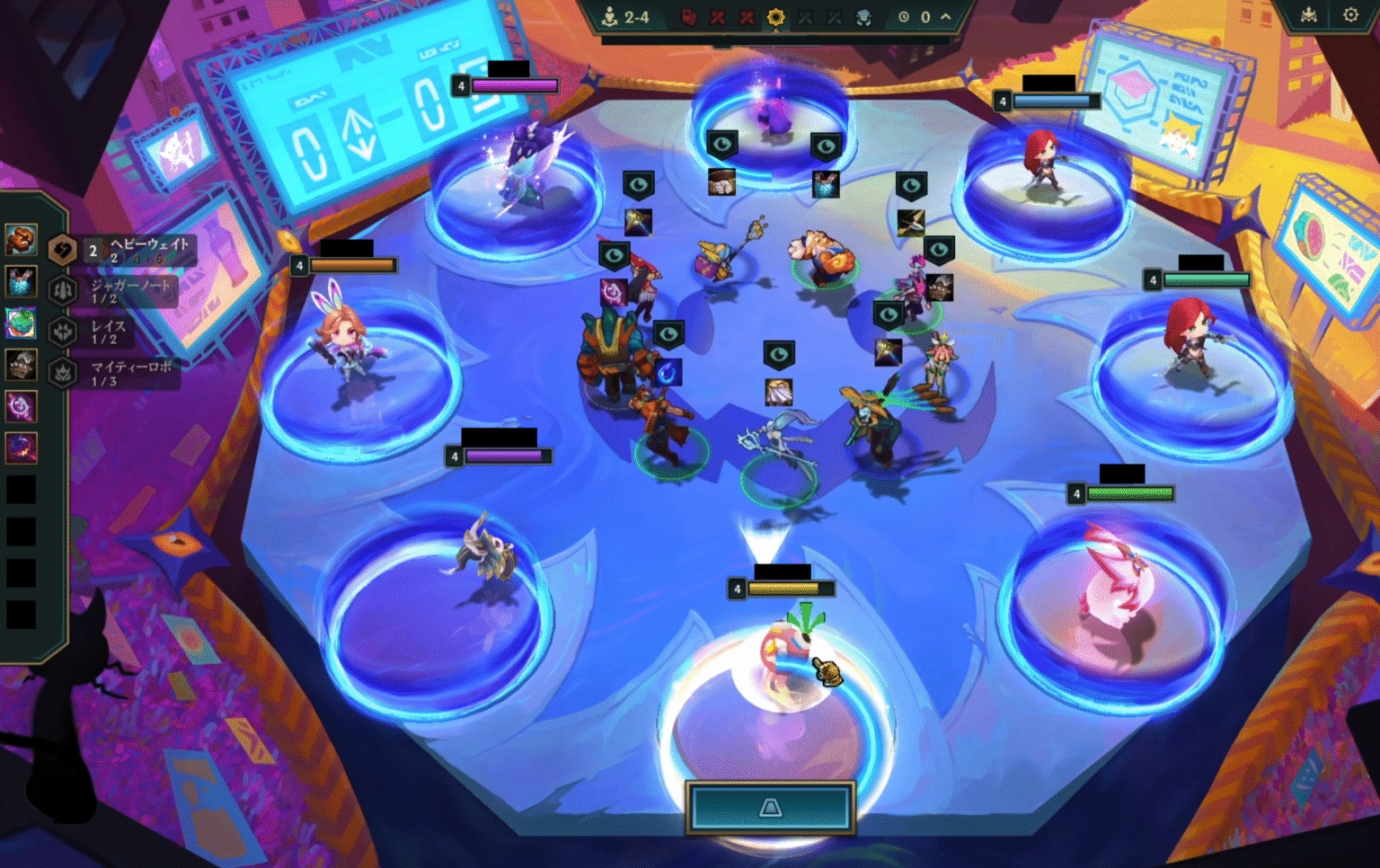
Task: Click the first red sword loss icon
Action: (719, 16)
